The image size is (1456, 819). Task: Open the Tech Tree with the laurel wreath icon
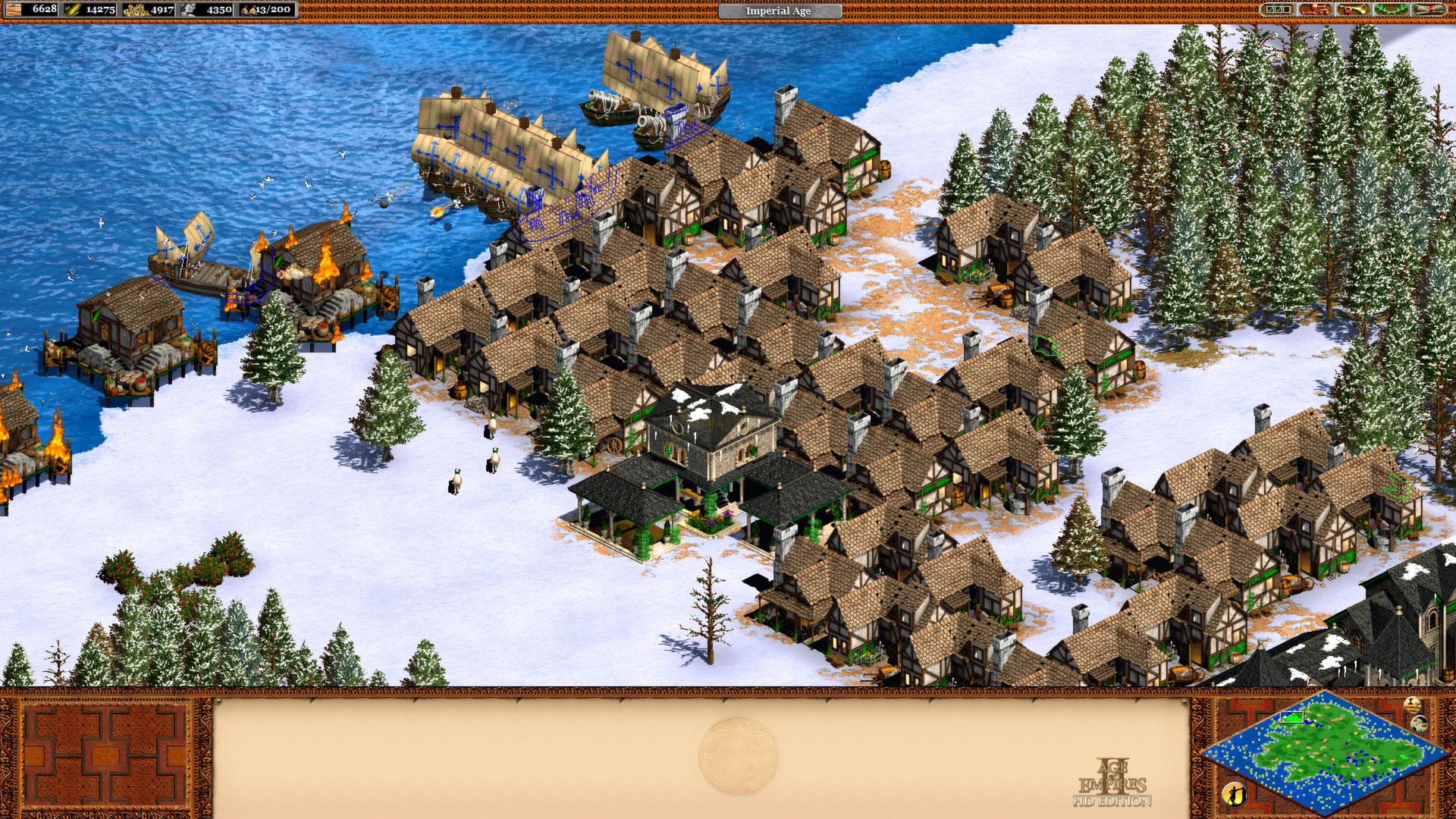[1393, 11]
